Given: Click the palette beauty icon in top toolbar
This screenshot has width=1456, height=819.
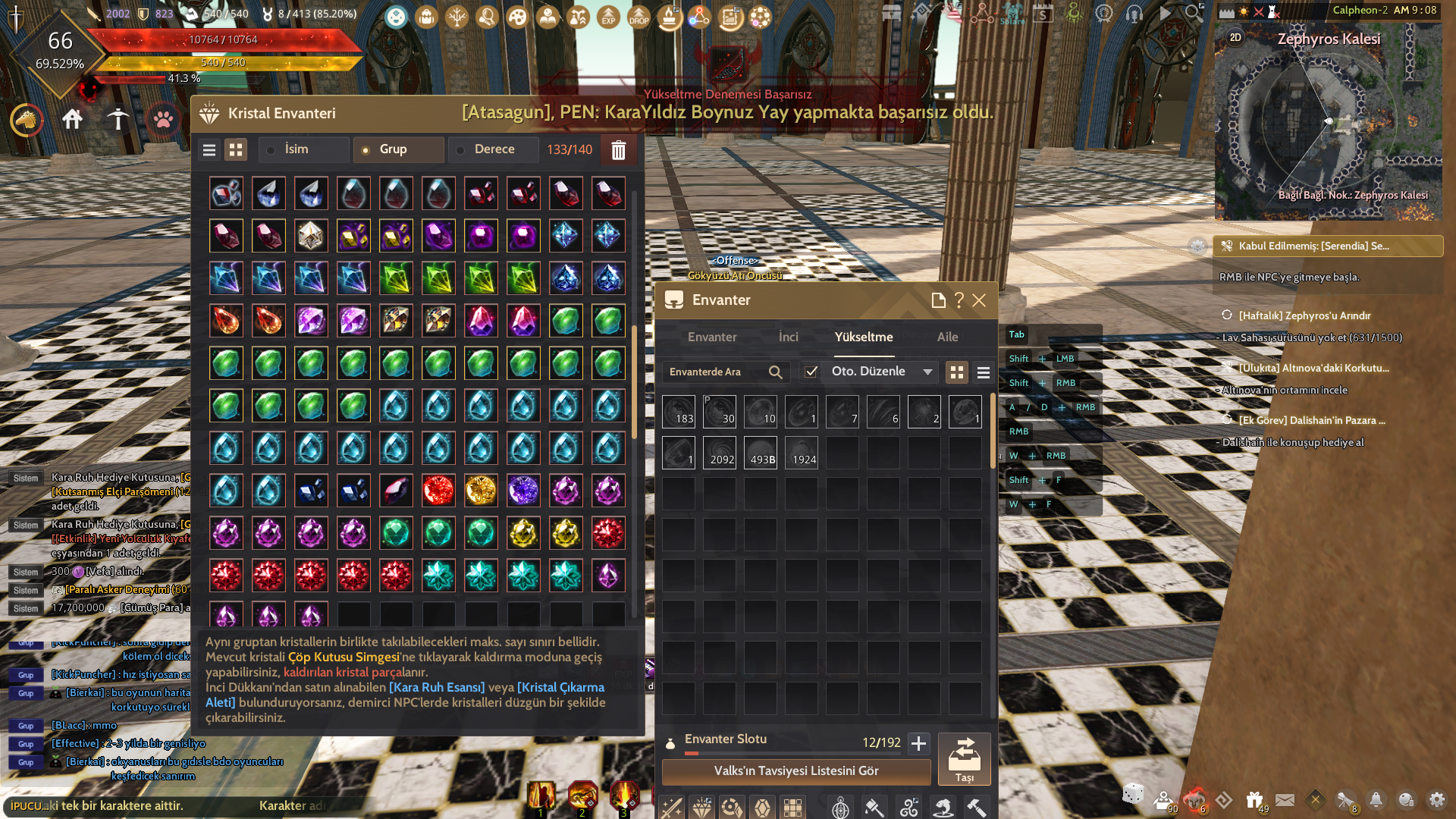Looking at the screenshot, I should (x=517, y=17).
